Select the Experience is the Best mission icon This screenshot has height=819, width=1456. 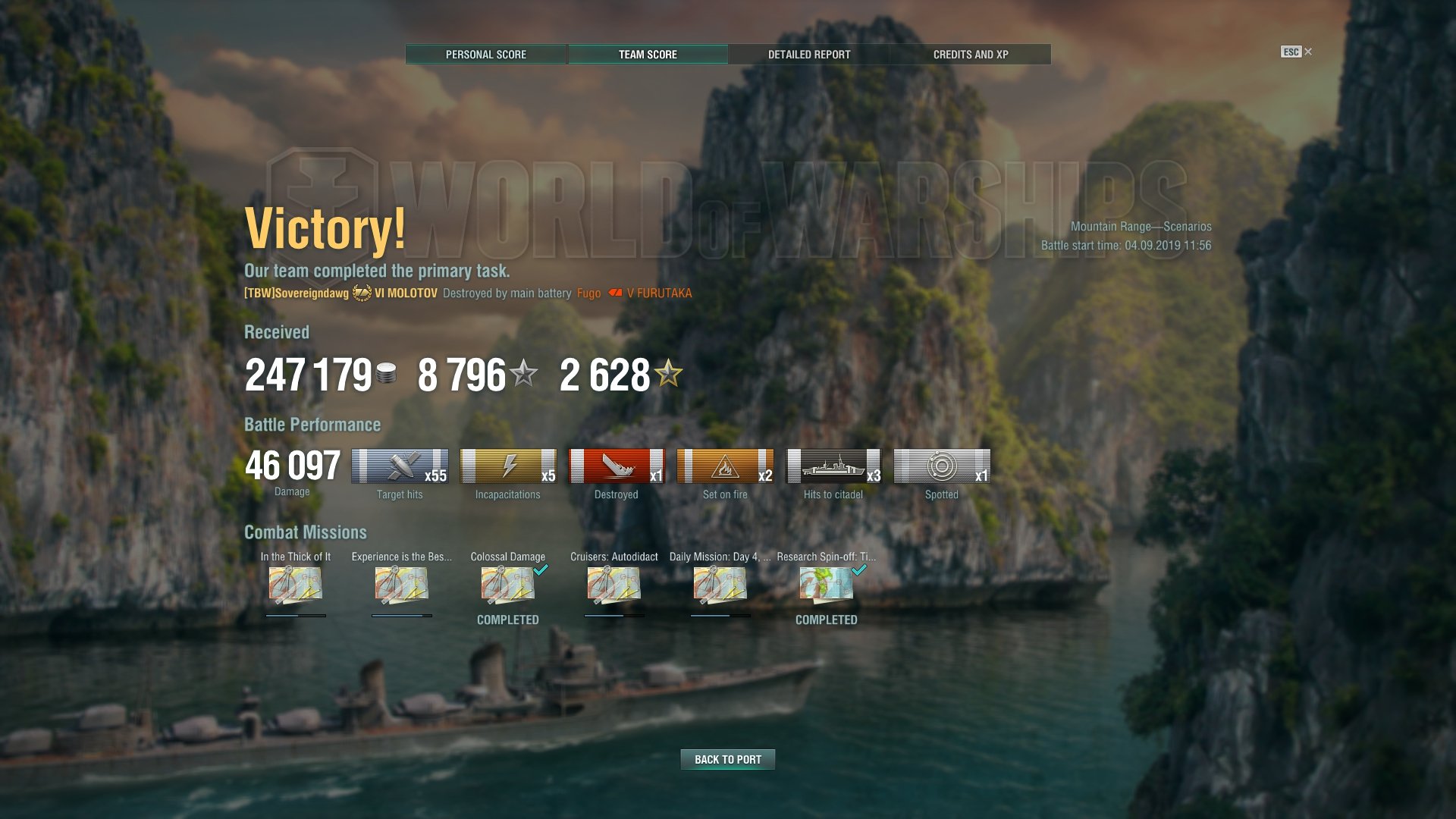coord(402,585)
